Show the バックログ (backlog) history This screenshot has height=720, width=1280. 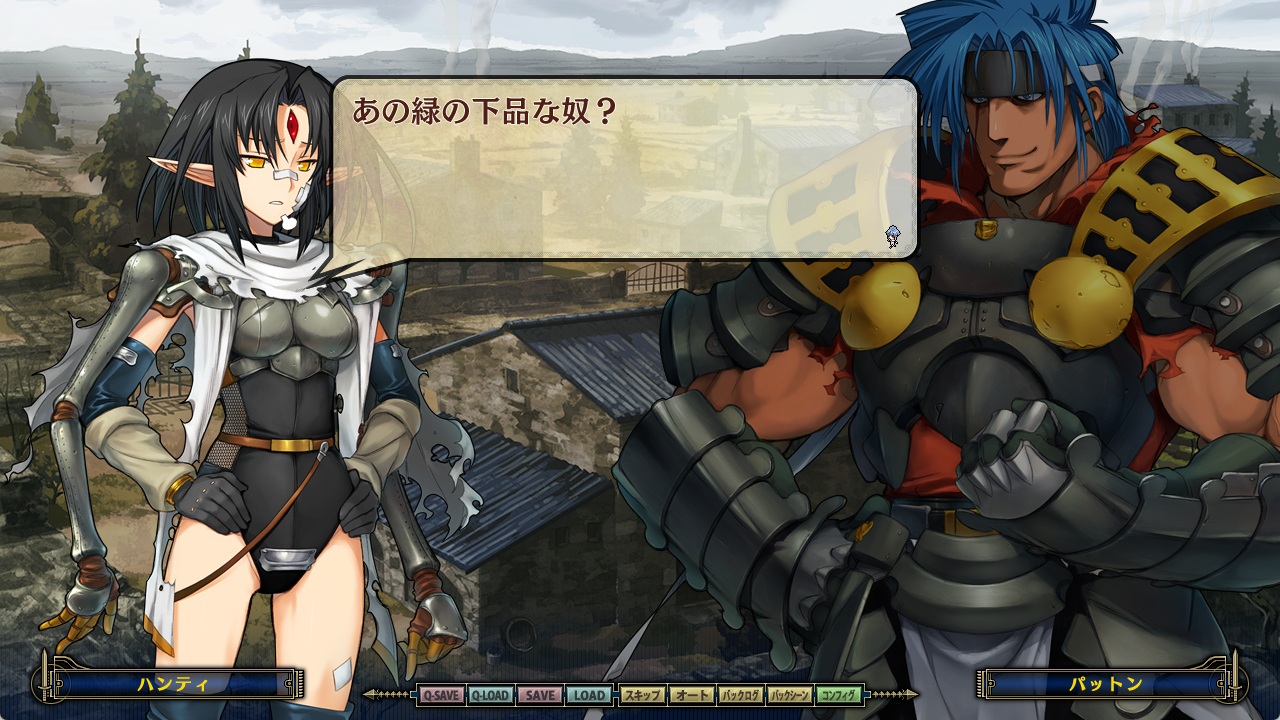point(741,695)
